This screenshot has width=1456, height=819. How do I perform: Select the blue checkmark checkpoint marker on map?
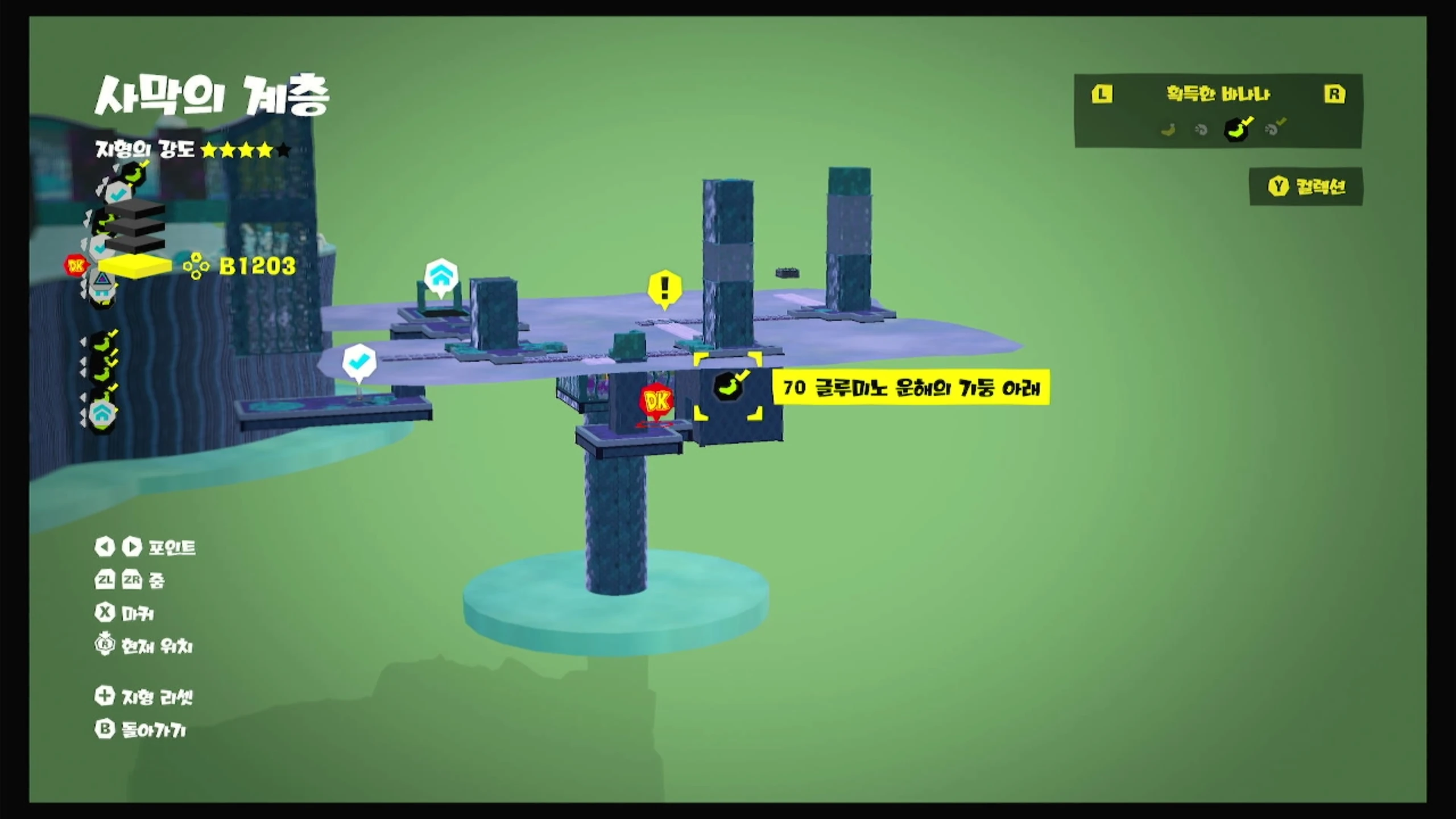359,362
